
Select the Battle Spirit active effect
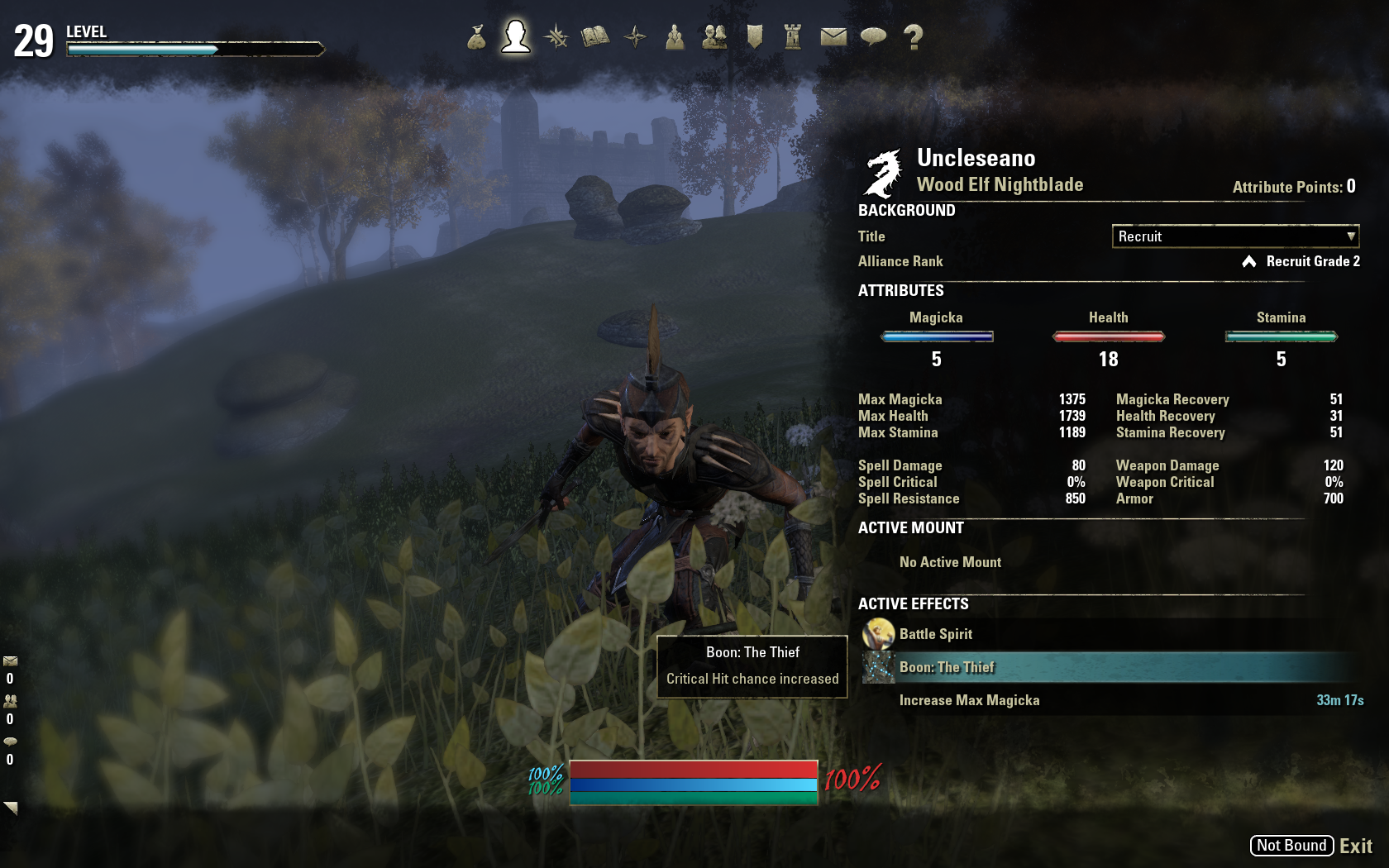[x=936, y=634]
